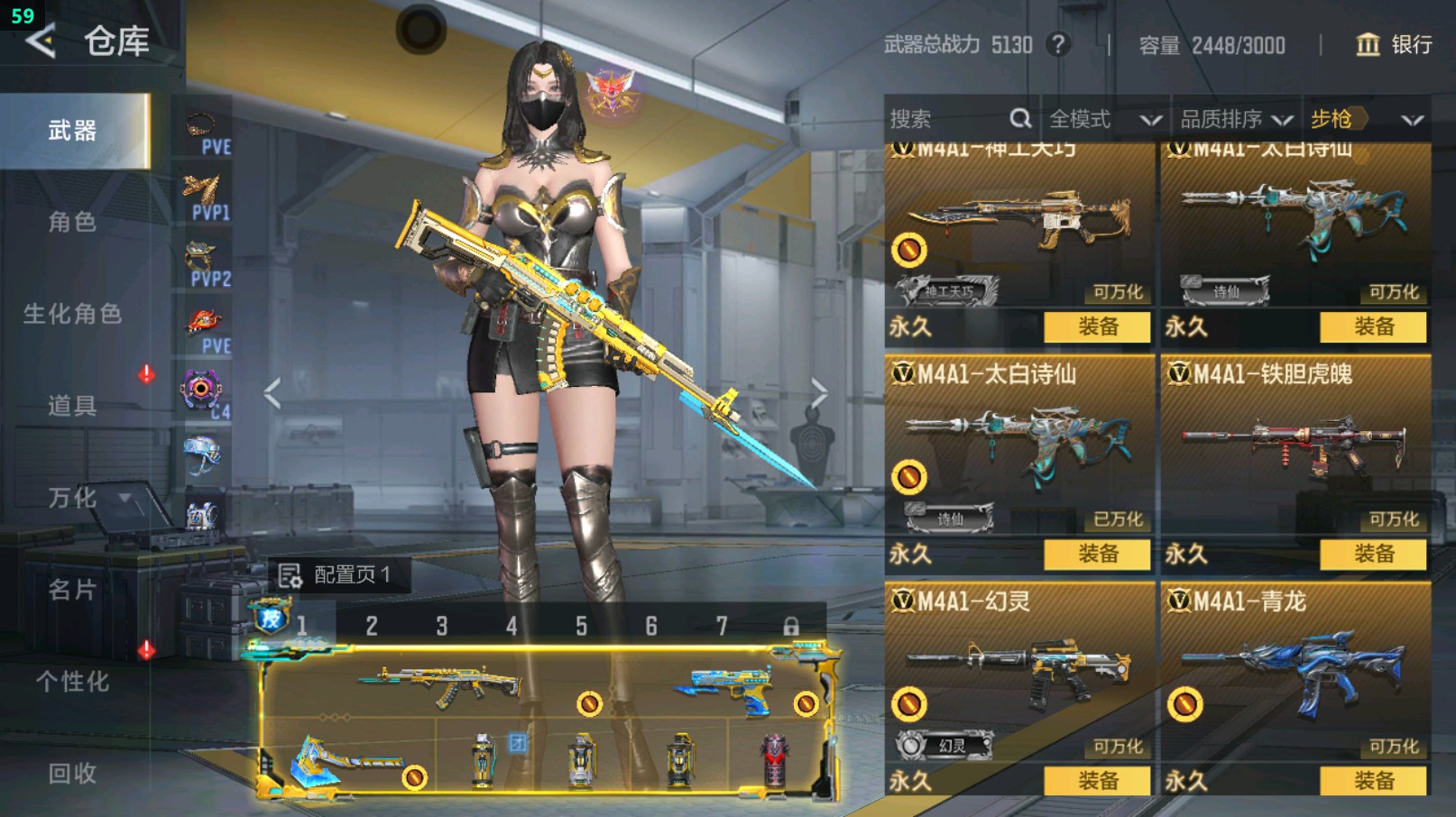This screenshot has height=817, width=1456.
Task: Open the 个性化 customization tab
Action: pyautogui.click(x=73, y=682)
